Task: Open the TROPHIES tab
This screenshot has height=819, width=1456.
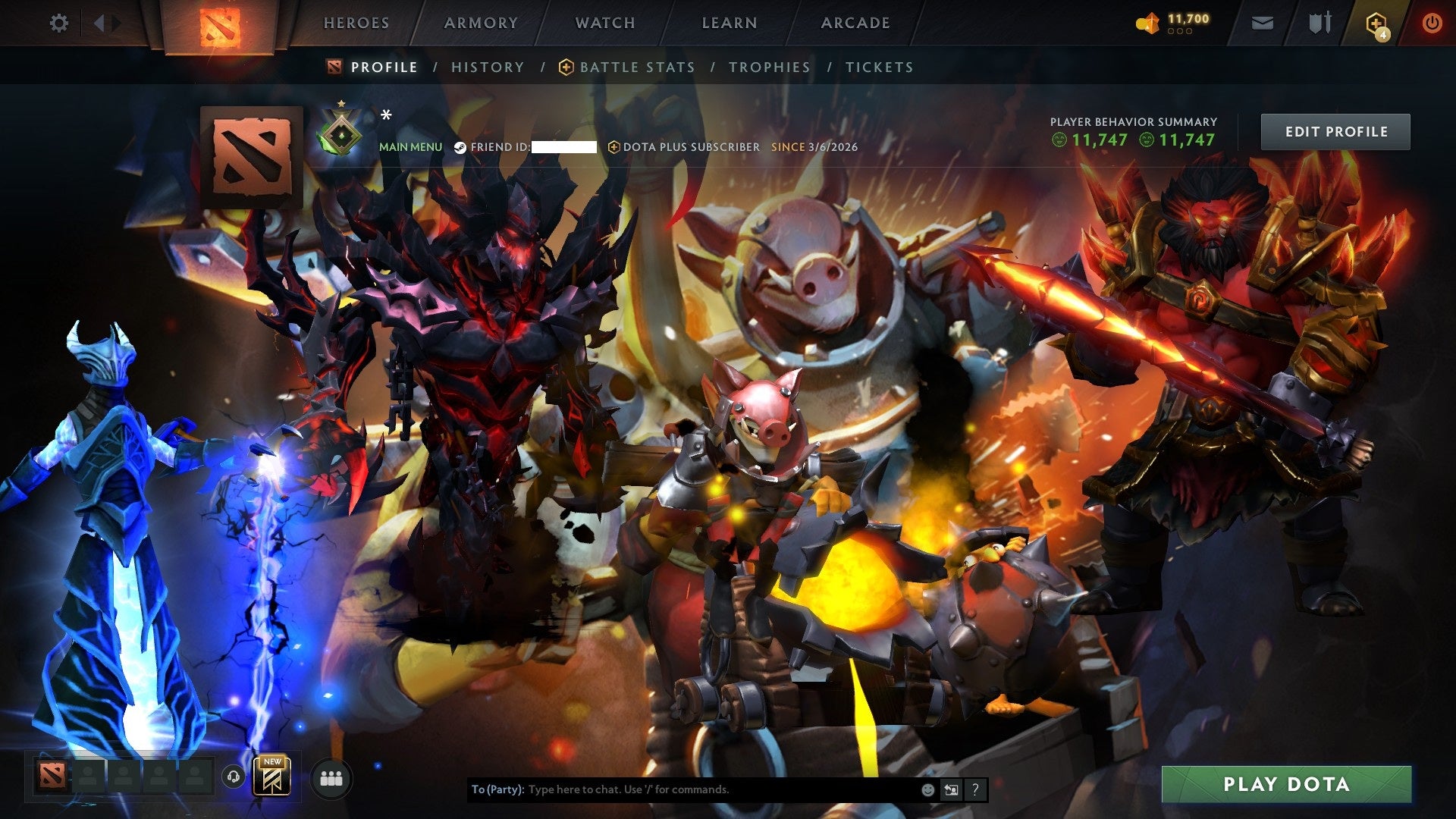Action: (769, 67)
